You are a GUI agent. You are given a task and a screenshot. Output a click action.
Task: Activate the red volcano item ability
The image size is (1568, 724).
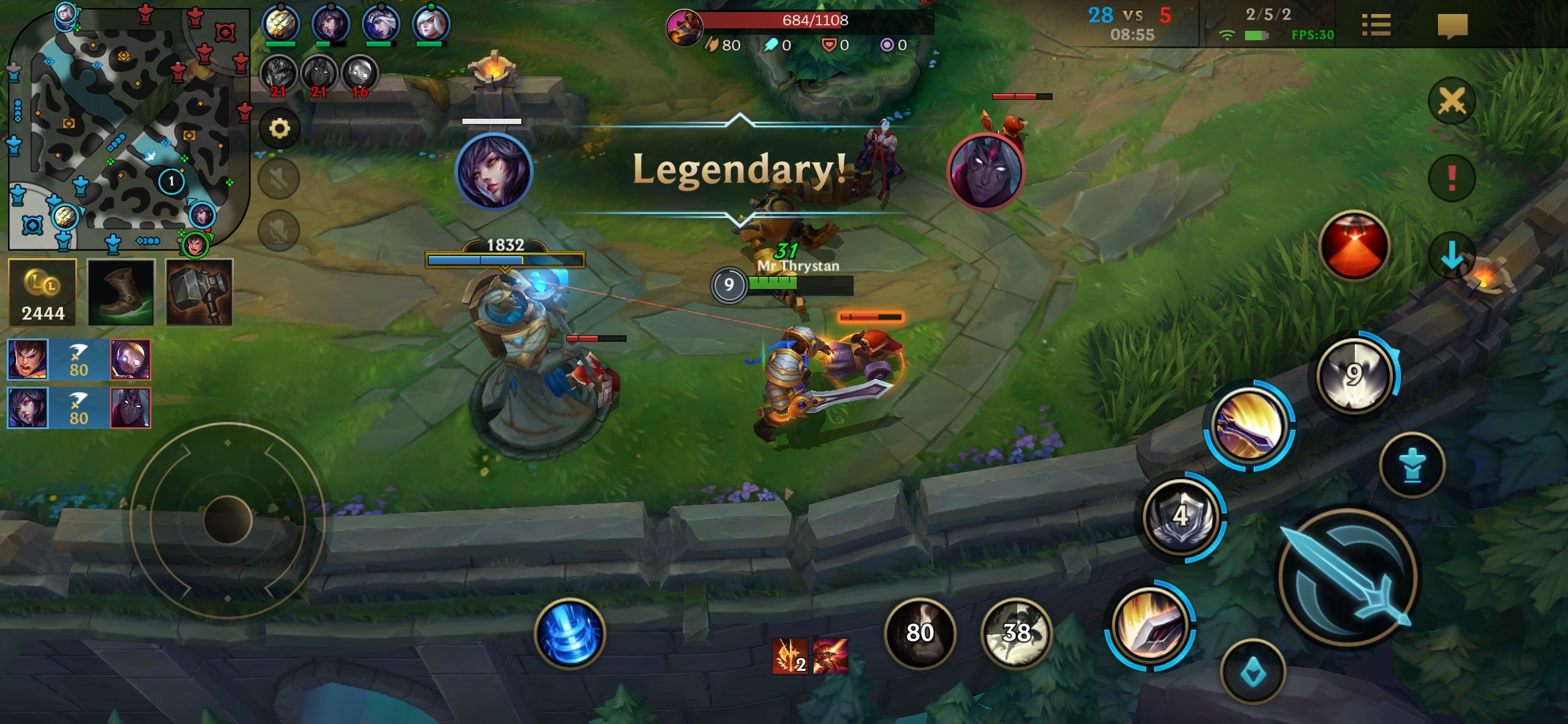tap(1354, 246)
